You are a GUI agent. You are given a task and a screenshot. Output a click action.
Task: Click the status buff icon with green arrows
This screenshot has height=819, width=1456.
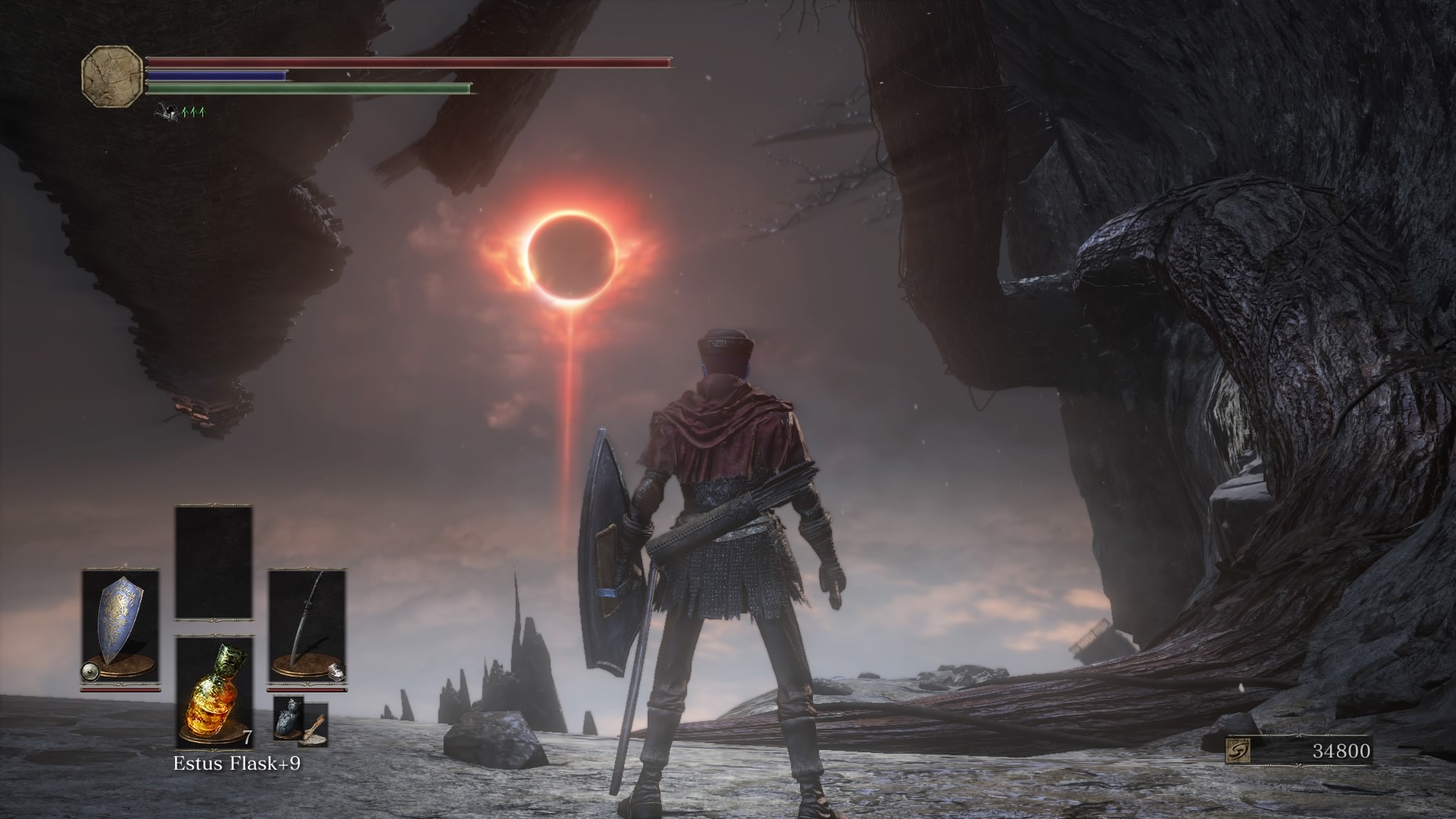(x=180, y=112)
